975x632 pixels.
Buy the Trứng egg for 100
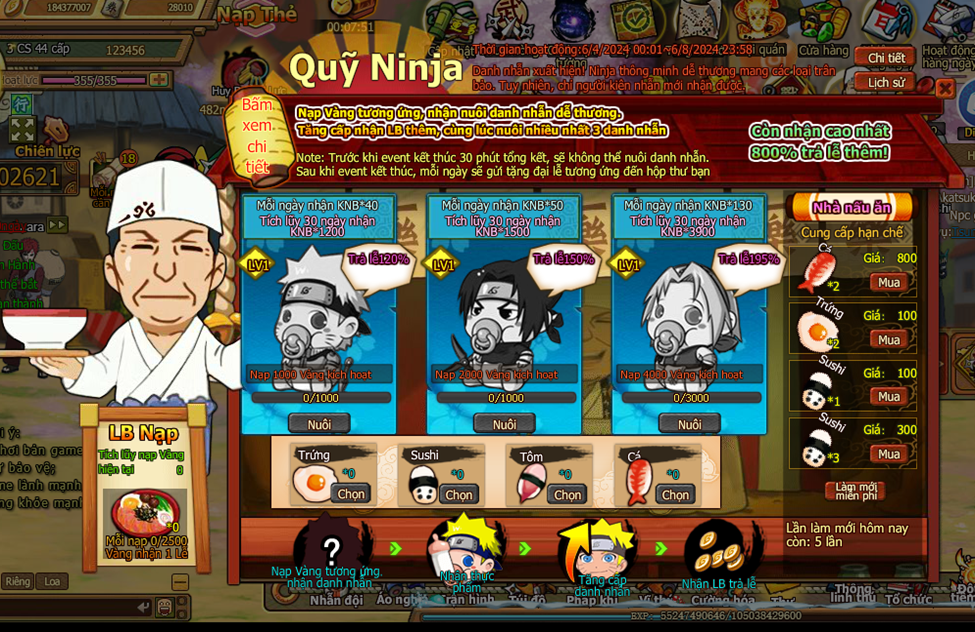click(889, 340)
